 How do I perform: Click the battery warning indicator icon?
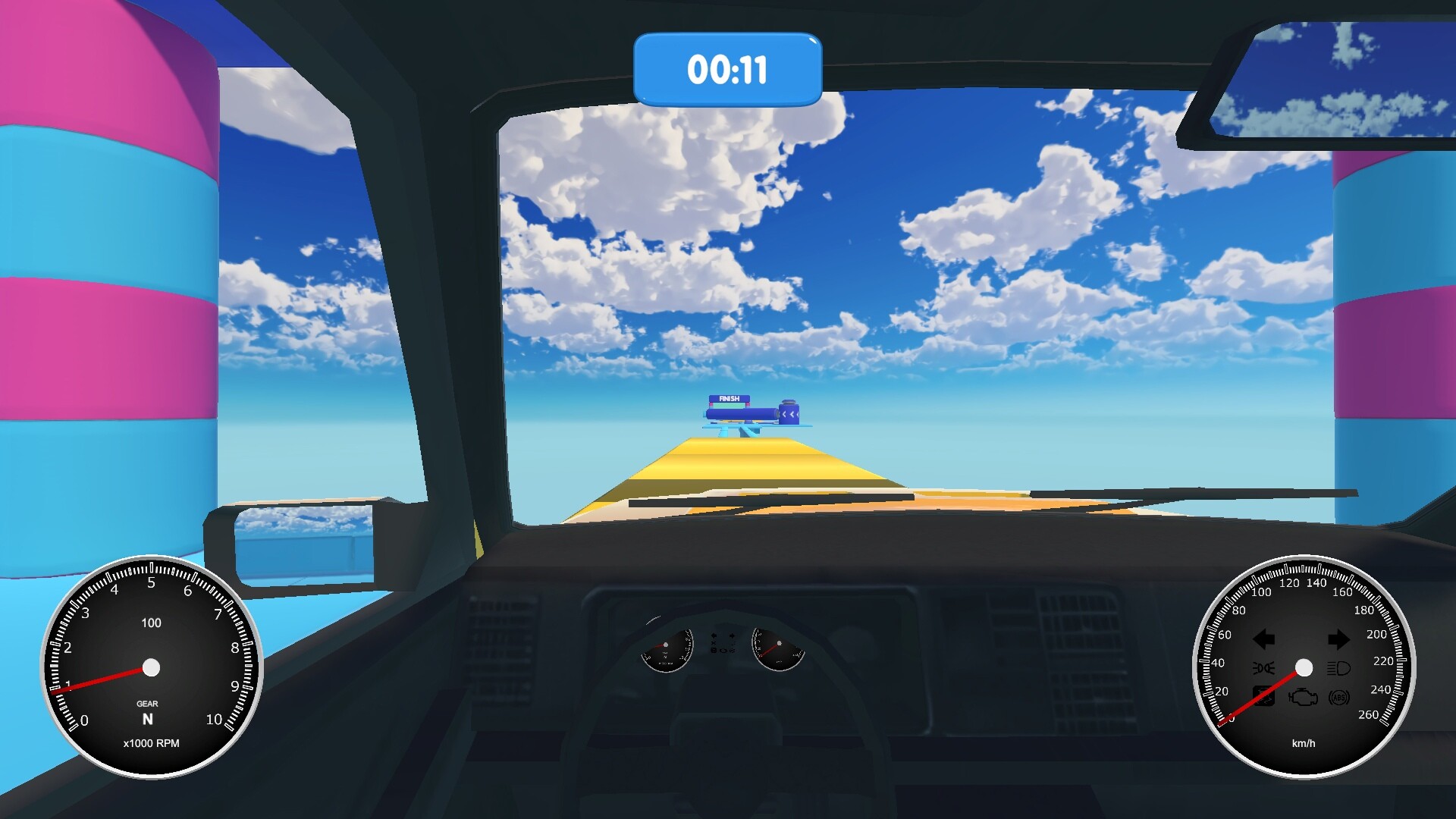point(1264,696)
